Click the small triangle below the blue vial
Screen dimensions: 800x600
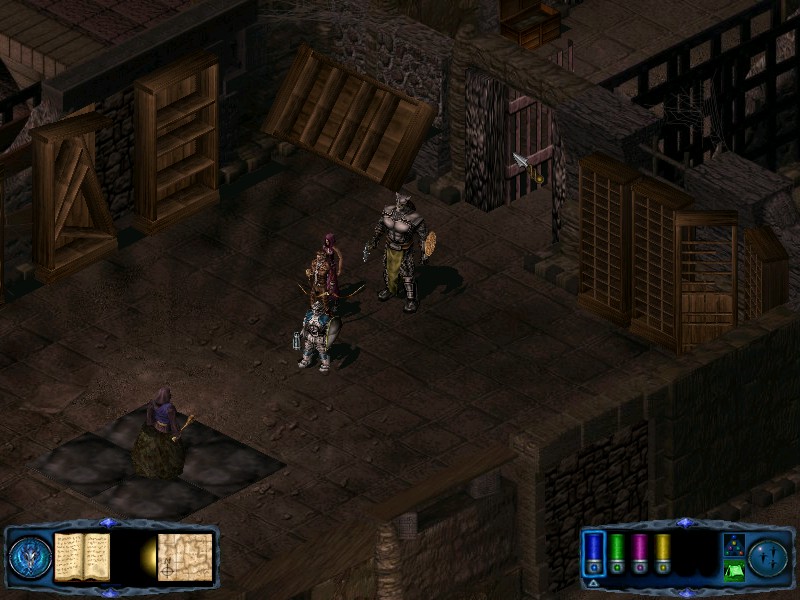(593, 581)
